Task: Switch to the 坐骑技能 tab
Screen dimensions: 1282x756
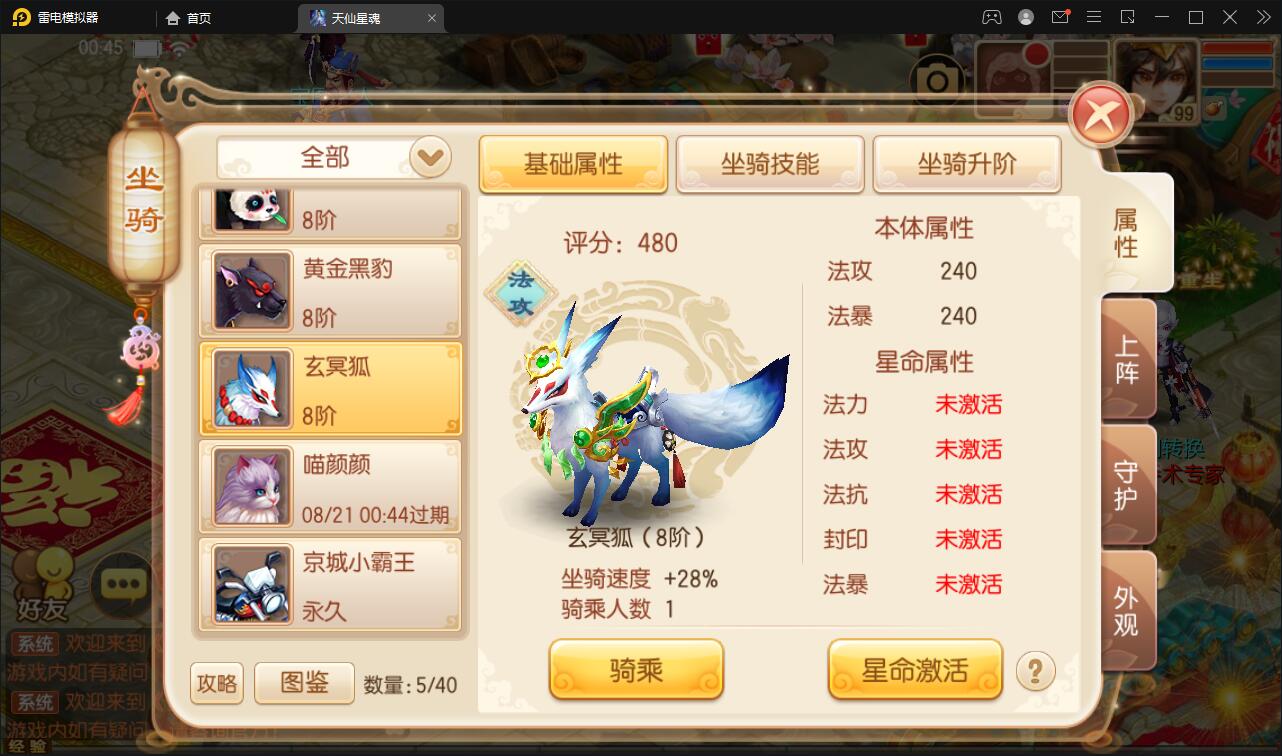Action: [x=770, y=164]
